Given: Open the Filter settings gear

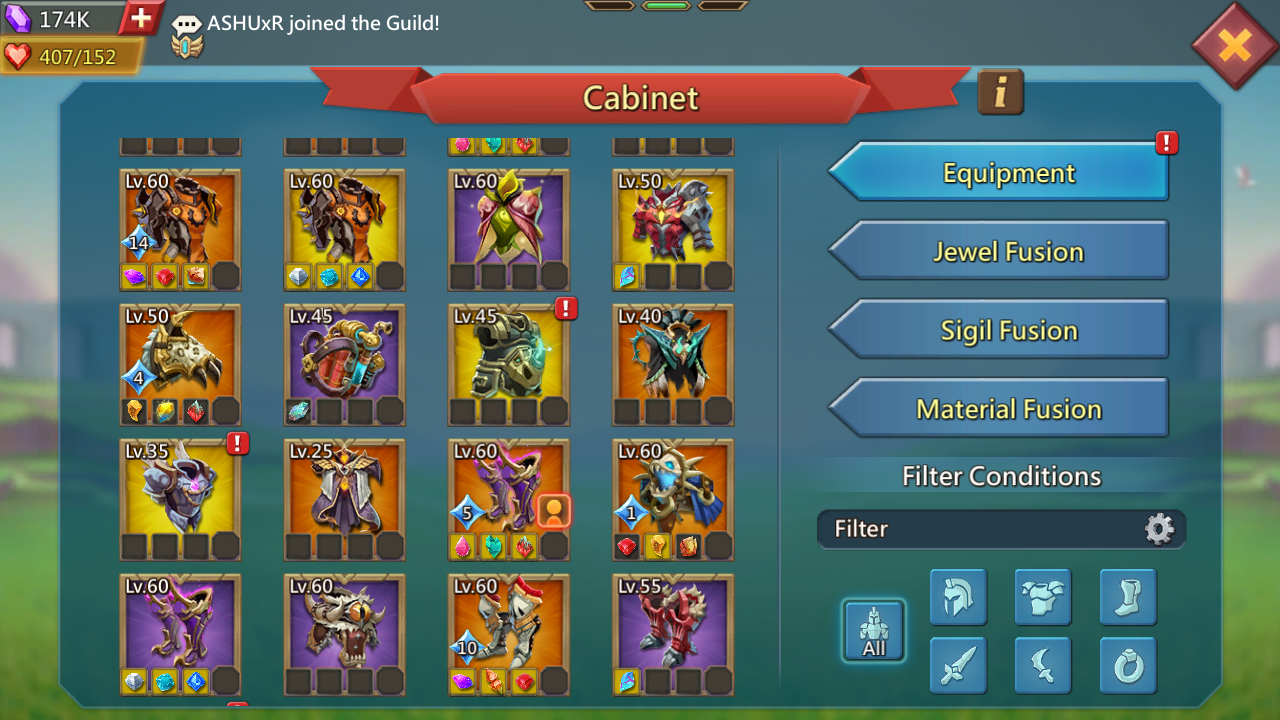Looking at the screenshot, I should [1159, 528].
